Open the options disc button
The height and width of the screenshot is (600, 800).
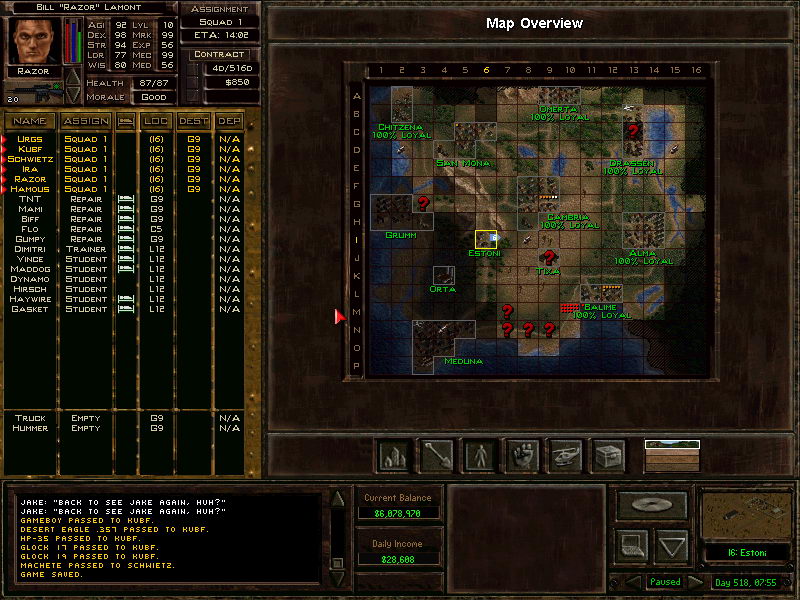point(651,506)
